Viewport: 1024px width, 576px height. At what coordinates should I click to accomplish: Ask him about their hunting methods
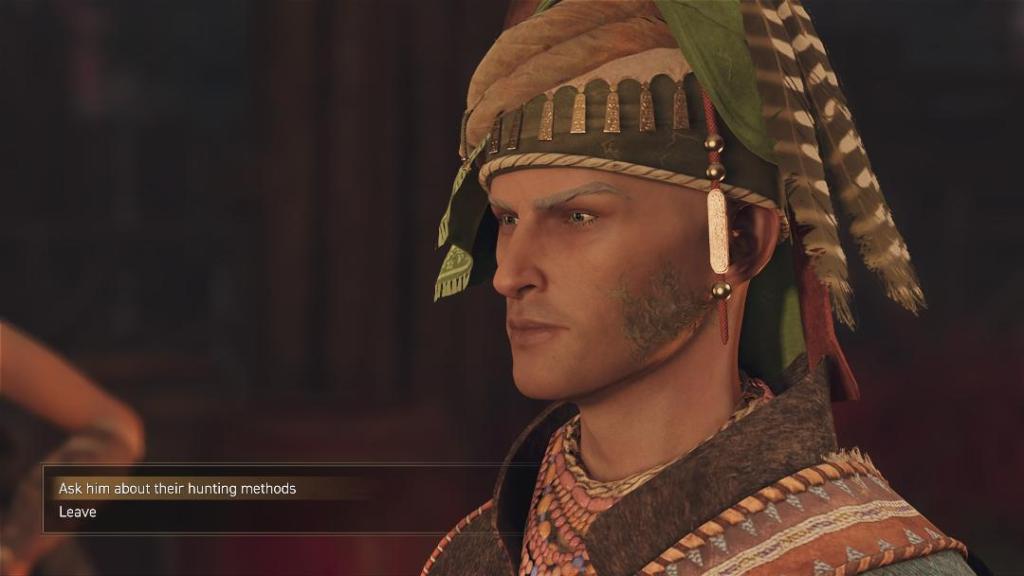pos(177,489)
